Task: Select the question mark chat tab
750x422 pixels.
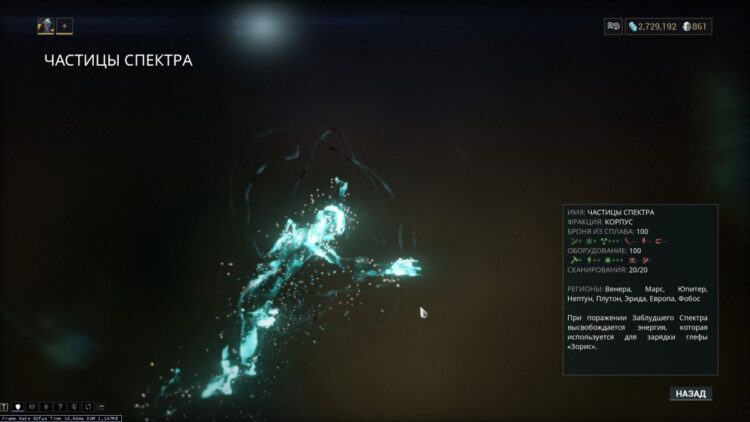Action: pyautogui.click(x=61, y=407)
